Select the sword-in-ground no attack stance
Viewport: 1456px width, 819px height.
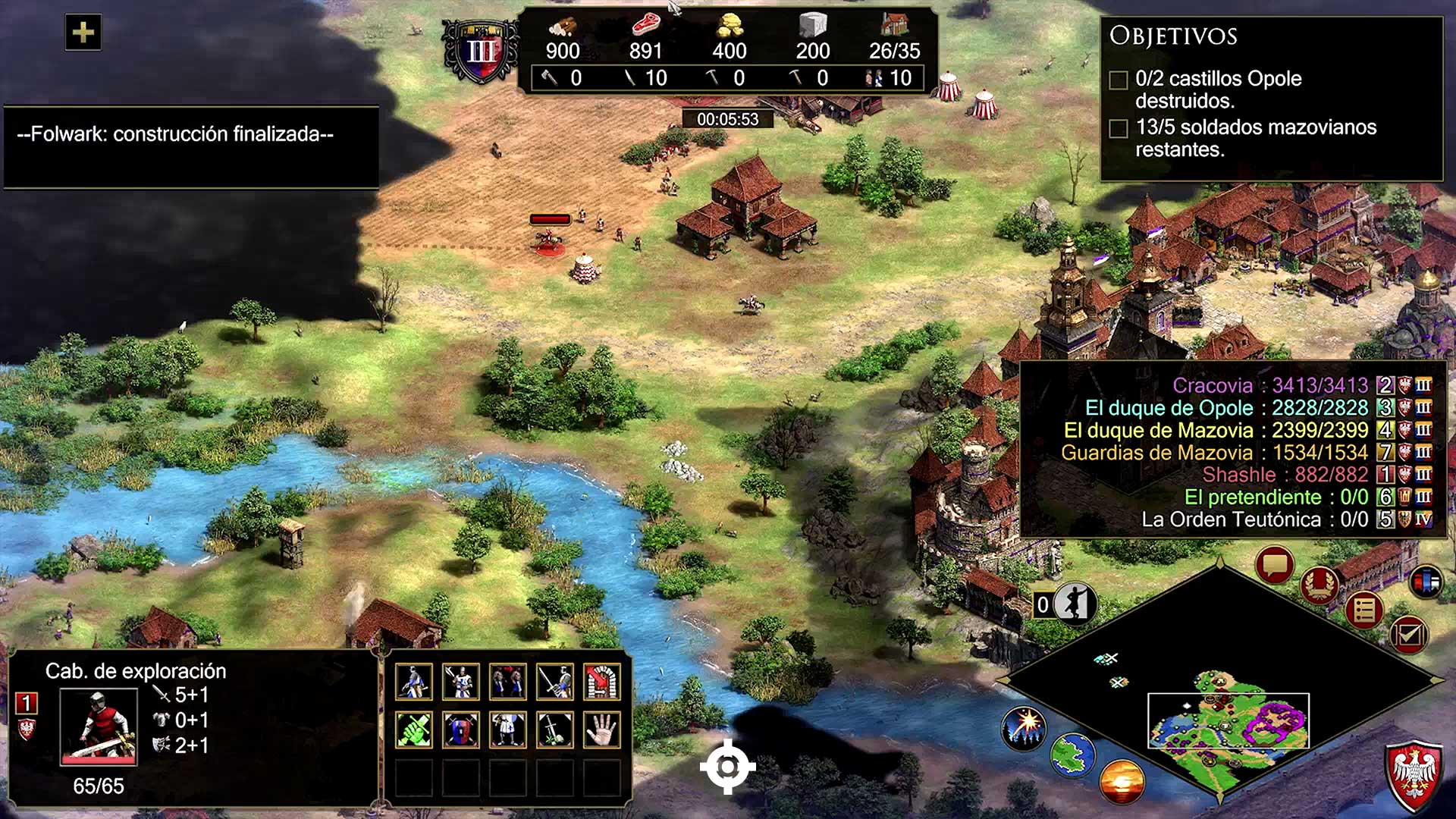click(555, 730)
